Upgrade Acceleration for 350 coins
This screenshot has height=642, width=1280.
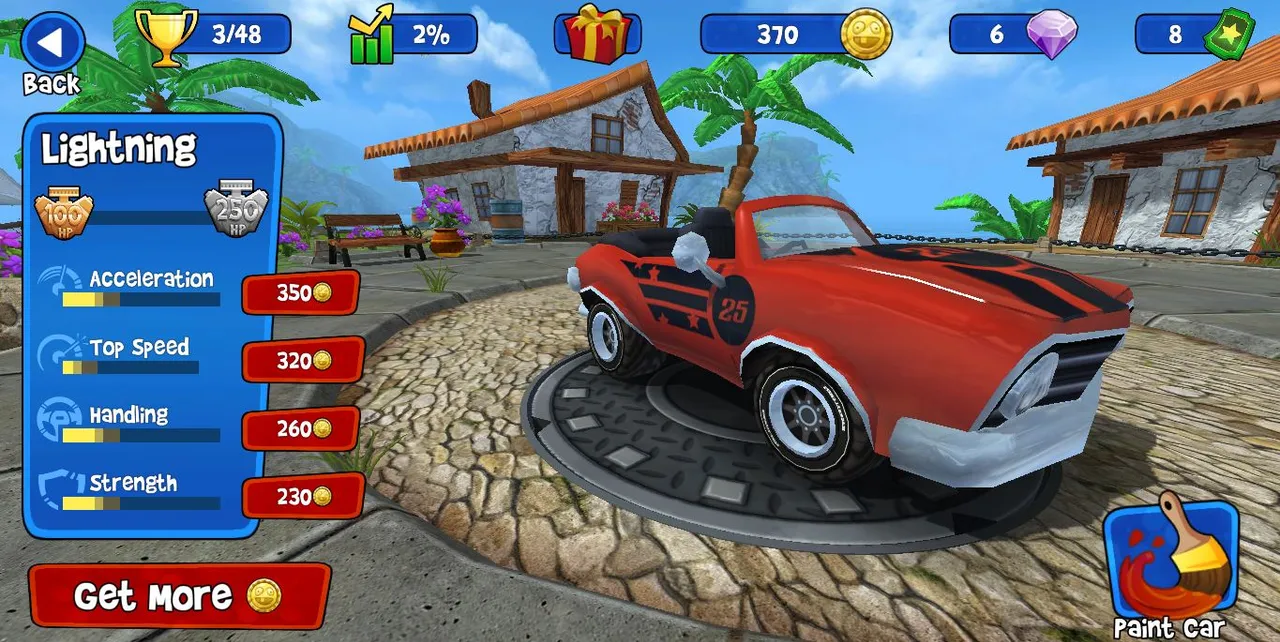(x=301, y=293)
